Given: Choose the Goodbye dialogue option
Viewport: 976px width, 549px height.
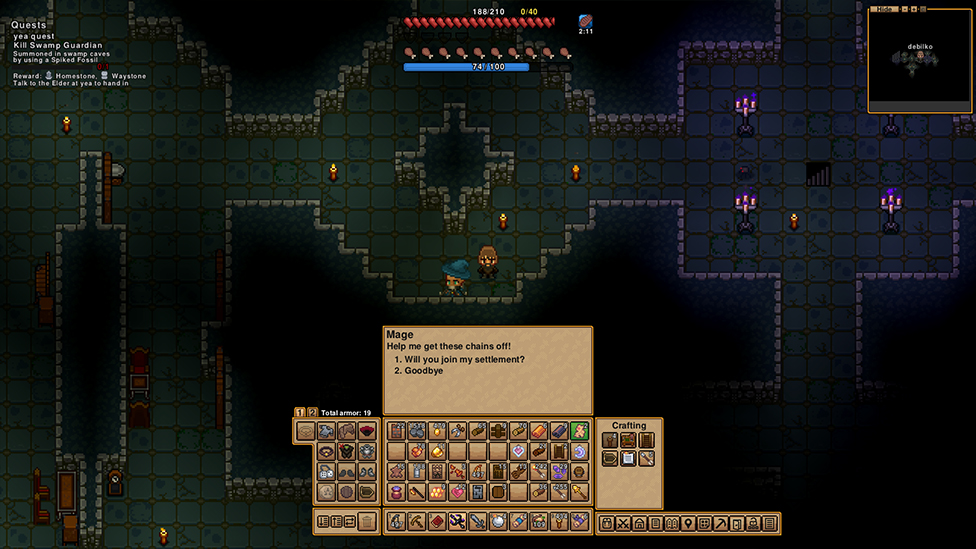Looking at the screenshot, I should click(x=423, y=371).
